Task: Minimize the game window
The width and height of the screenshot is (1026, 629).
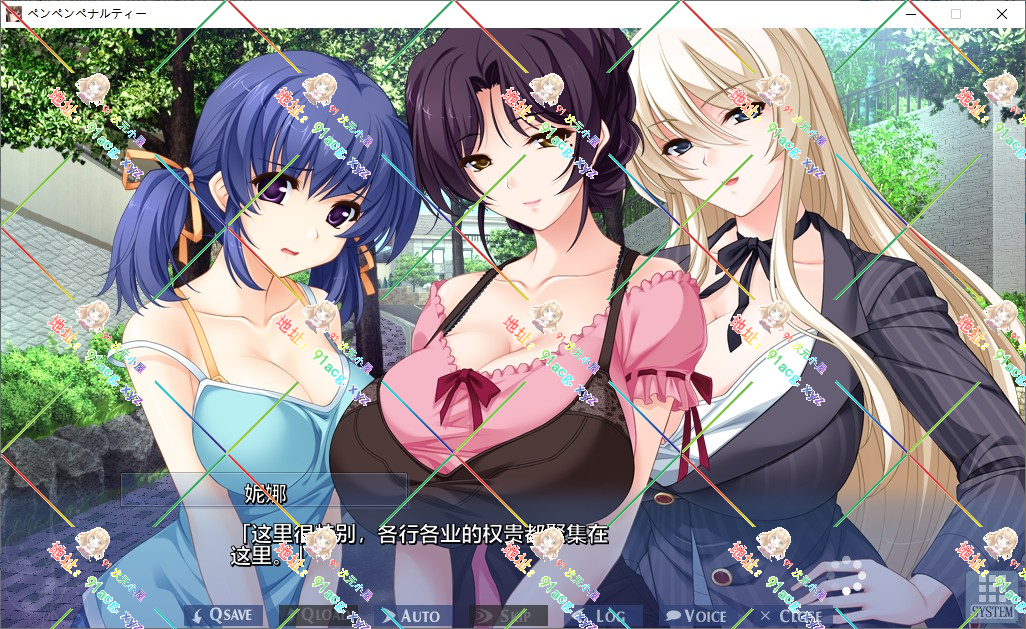Action: tap(910, 14)
